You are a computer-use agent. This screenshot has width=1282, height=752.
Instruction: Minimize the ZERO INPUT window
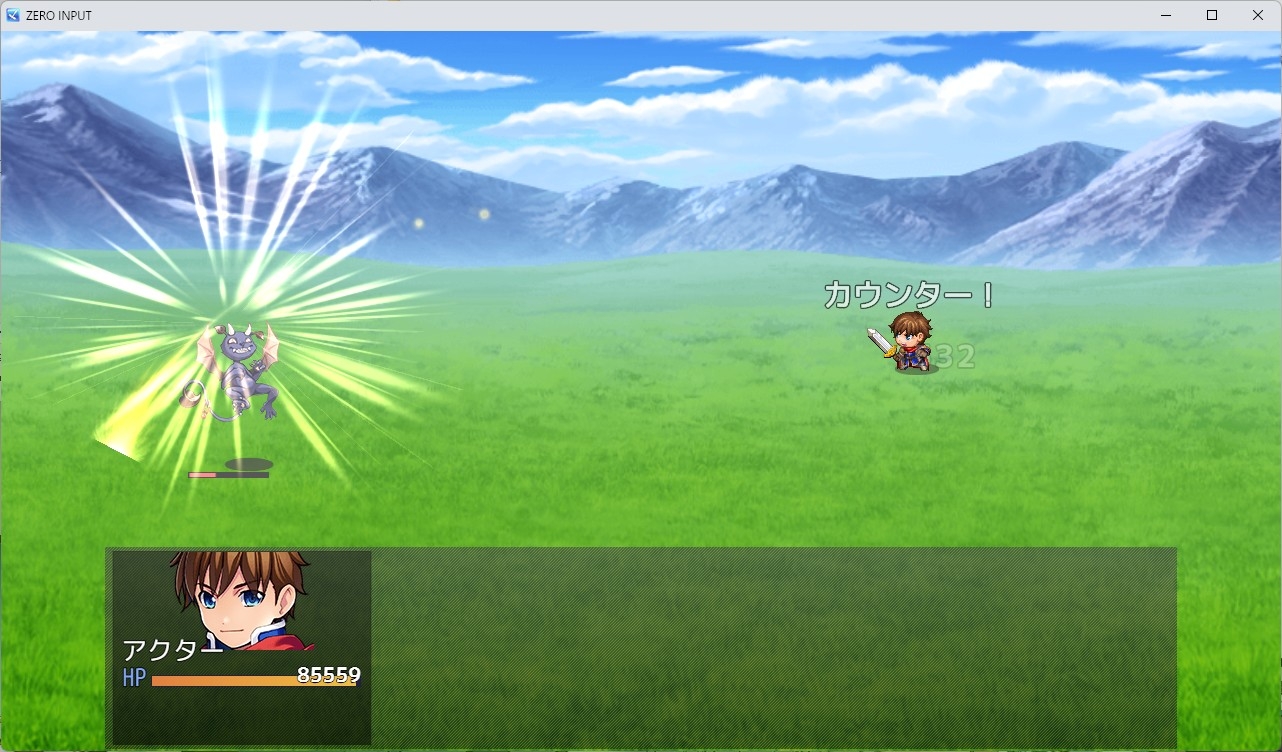pyautogui.click(x=1165, y=15)
